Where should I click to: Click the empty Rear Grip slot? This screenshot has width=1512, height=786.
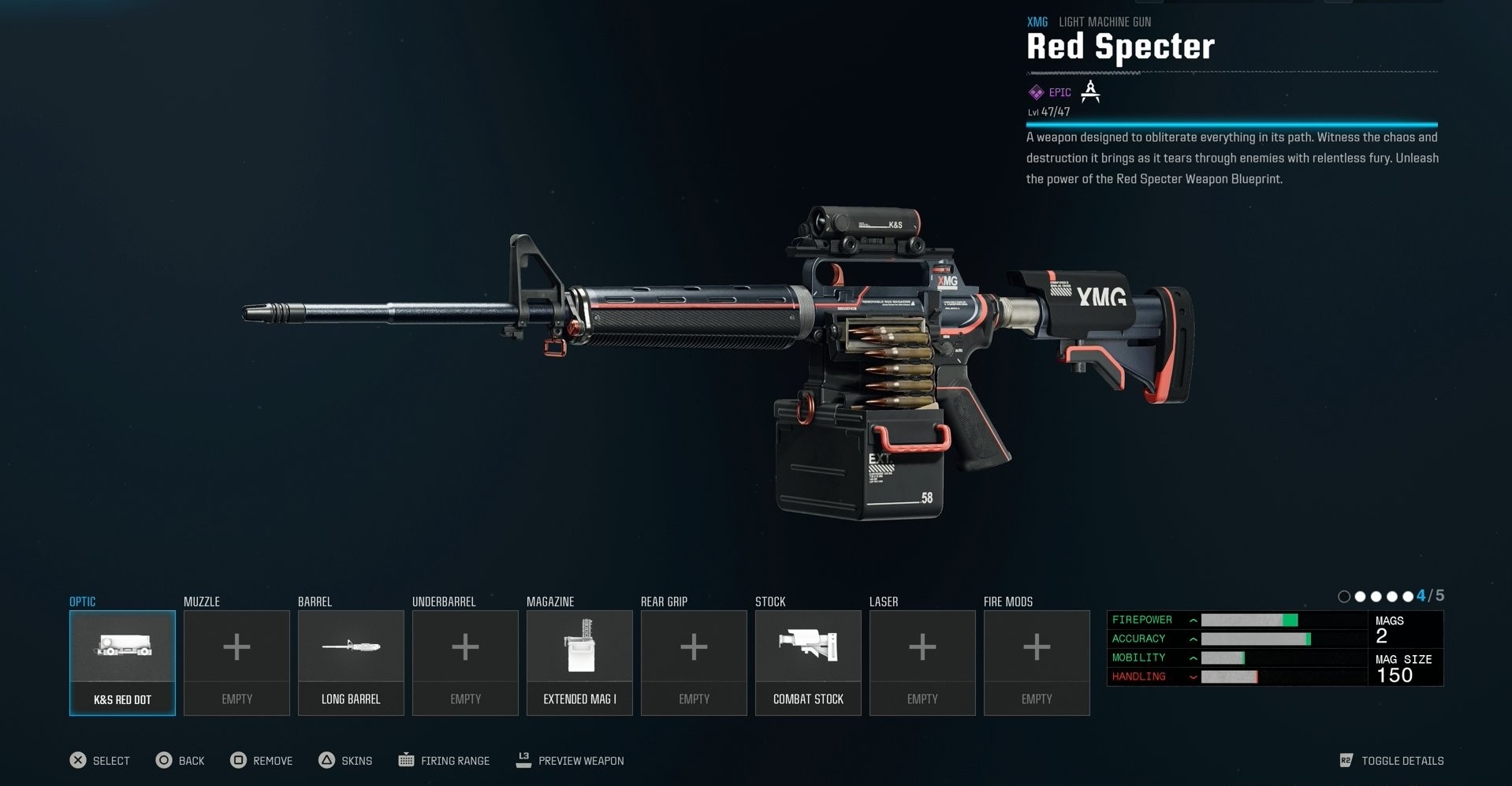693,662
